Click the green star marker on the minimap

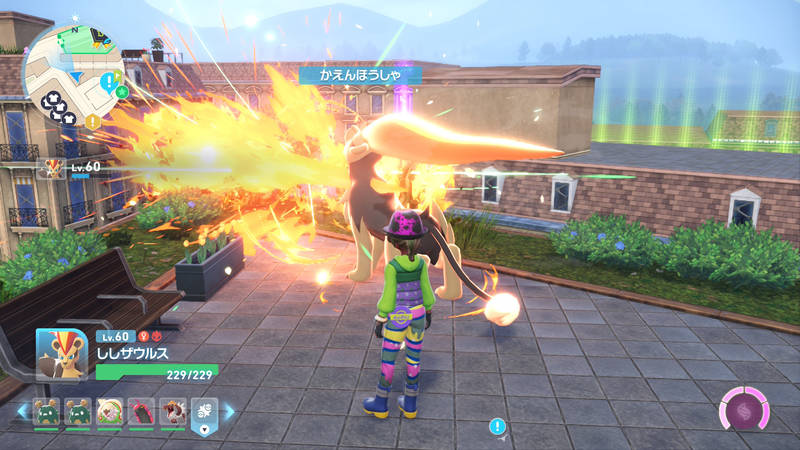click(x=122, y=92)
